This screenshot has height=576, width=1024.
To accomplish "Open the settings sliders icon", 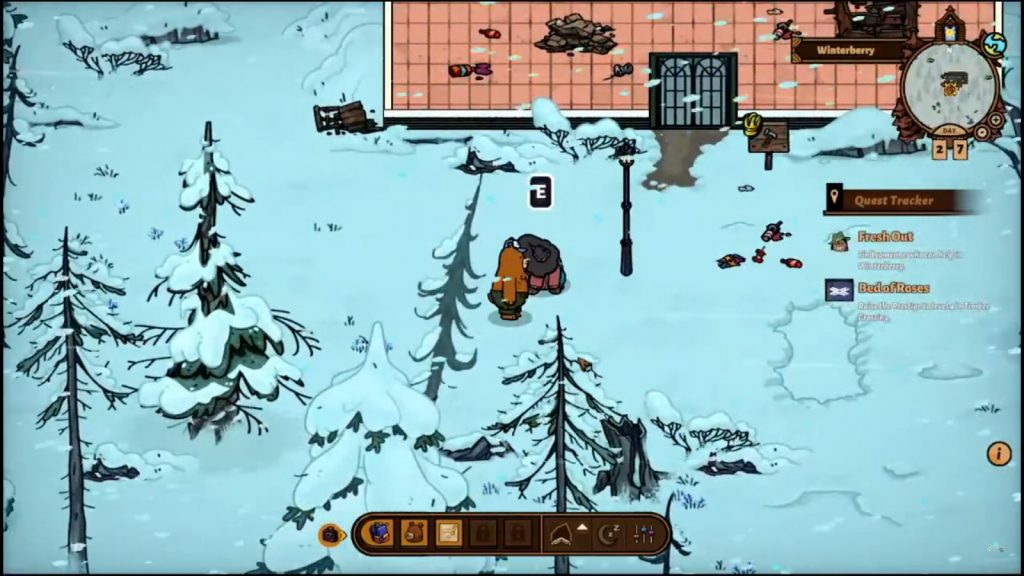I will pos(643,535).
